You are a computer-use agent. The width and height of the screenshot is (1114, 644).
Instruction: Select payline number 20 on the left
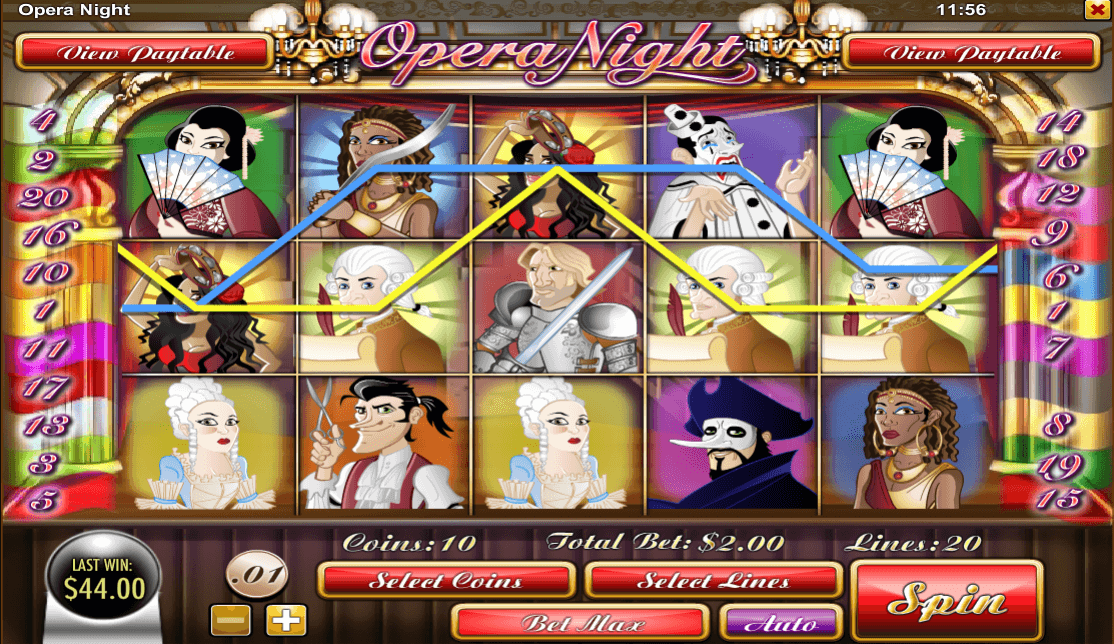43,197
